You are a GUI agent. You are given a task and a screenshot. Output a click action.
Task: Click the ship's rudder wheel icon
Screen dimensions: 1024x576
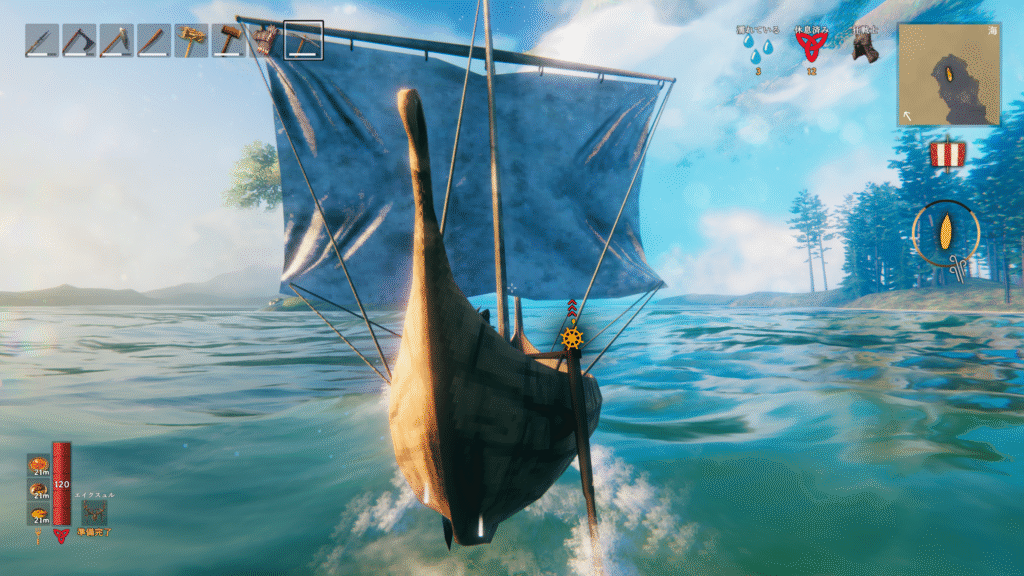point(572,337)
